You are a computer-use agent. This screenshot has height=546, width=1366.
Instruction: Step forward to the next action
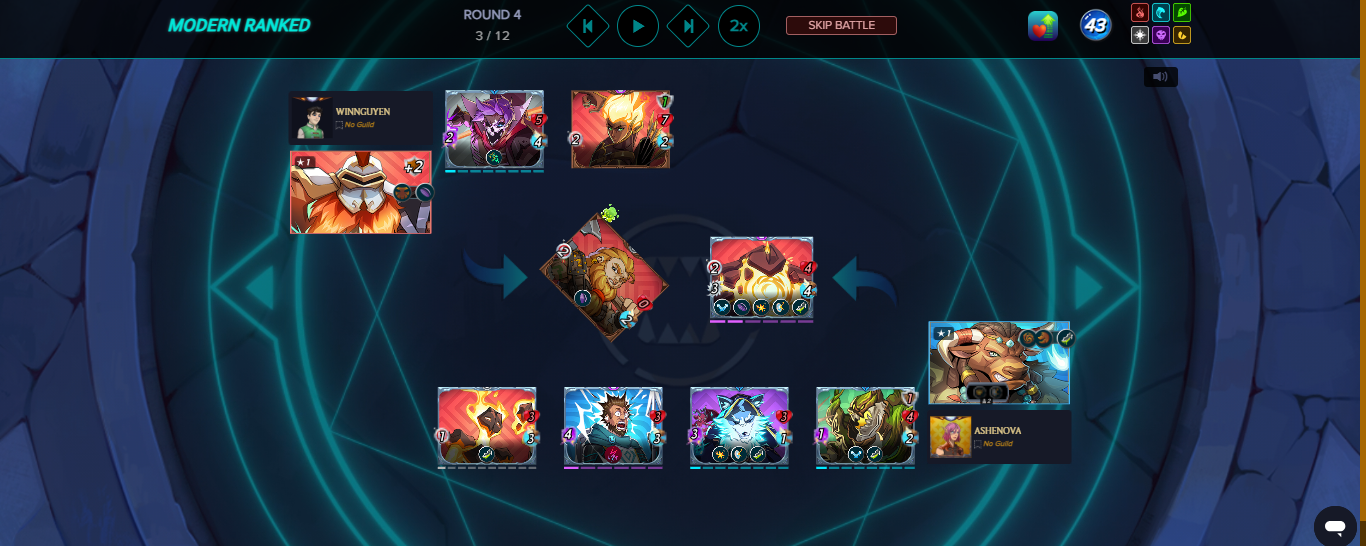coord(688,26)
